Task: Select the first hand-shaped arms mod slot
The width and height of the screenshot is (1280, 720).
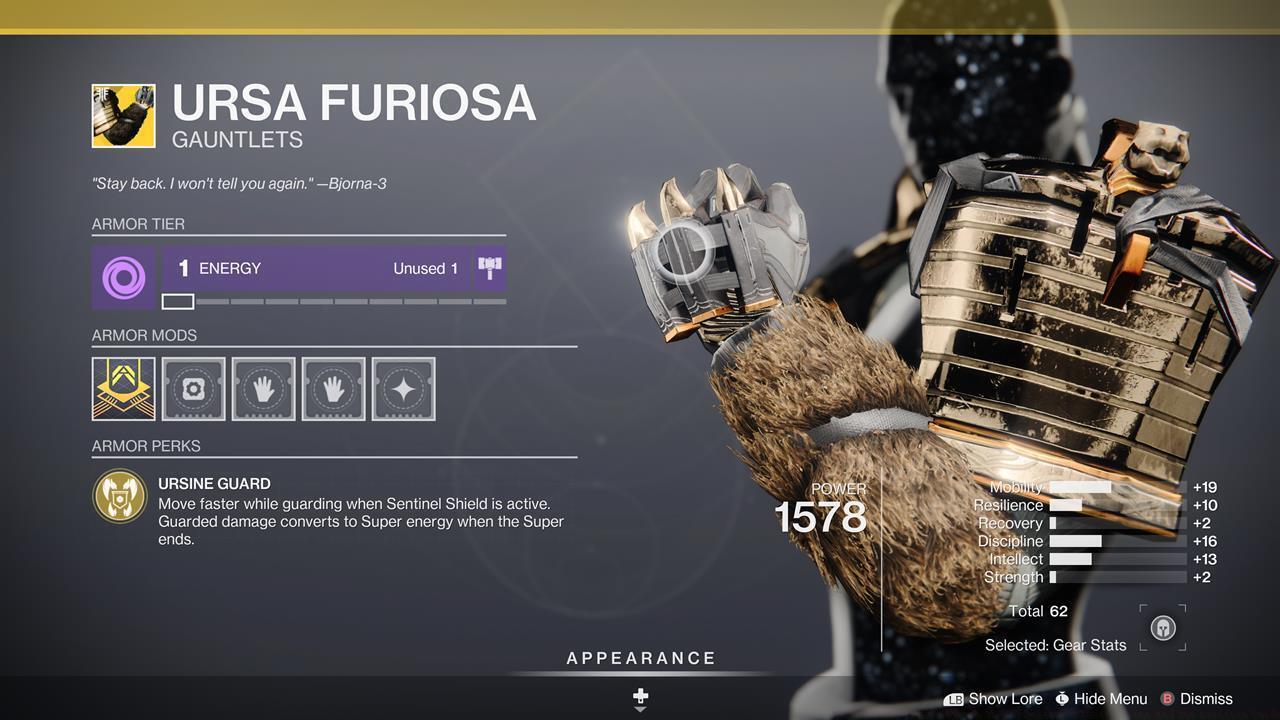Action: pyautogui.click(x=263, y=389)
